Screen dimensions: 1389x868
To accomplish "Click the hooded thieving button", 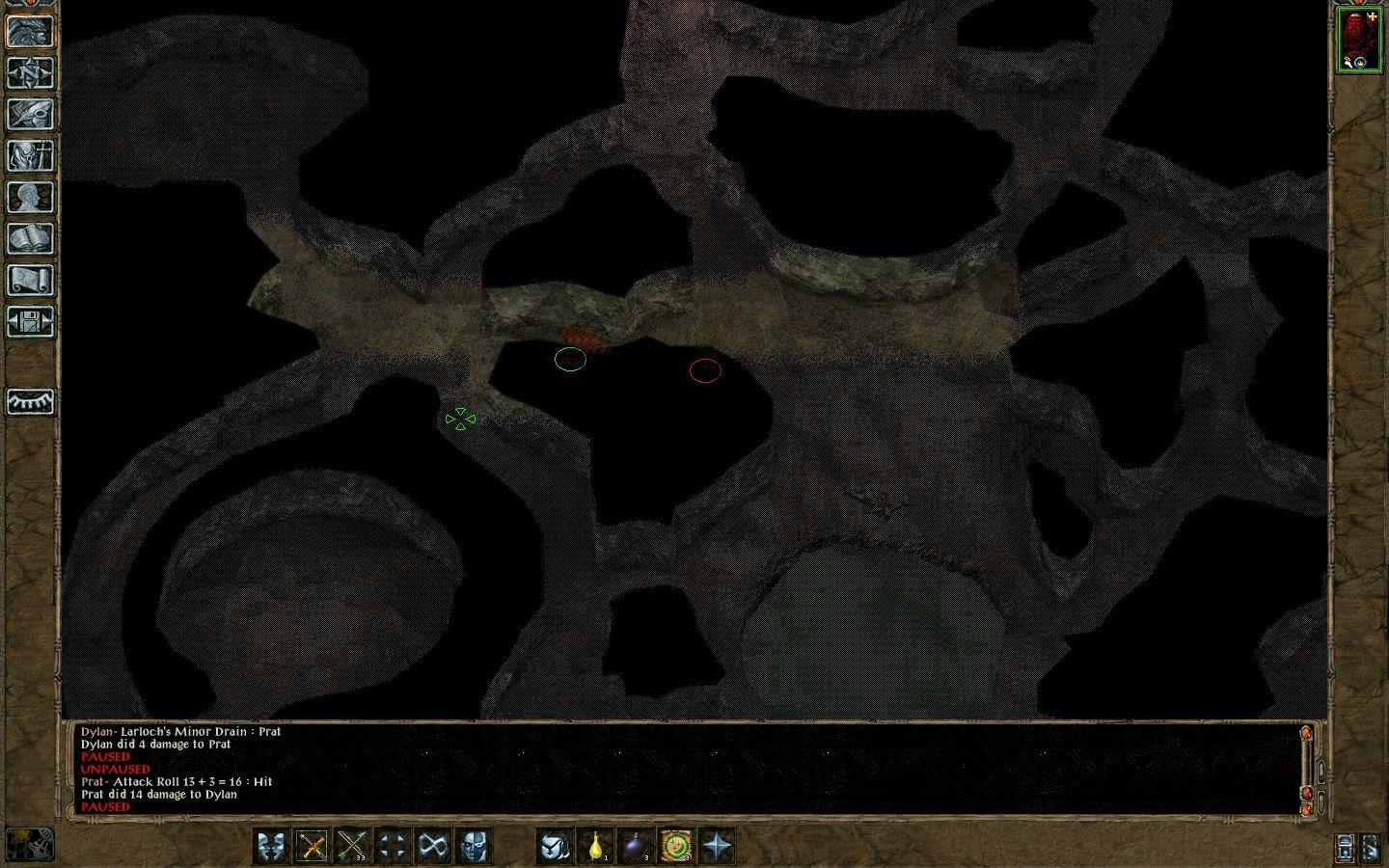I will pos(555,847).
